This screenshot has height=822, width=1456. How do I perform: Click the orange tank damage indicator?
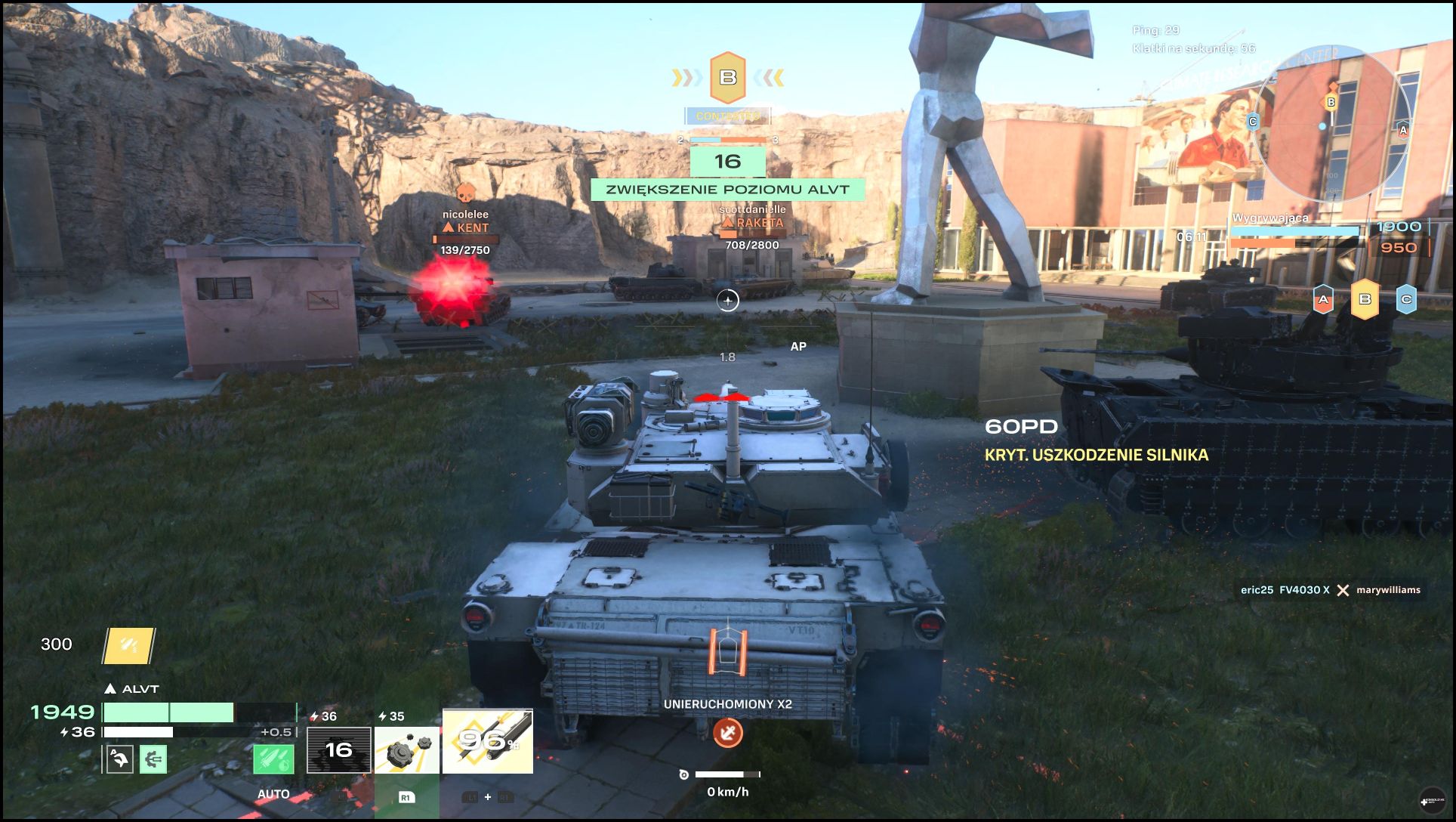click(x=728, y=650)
